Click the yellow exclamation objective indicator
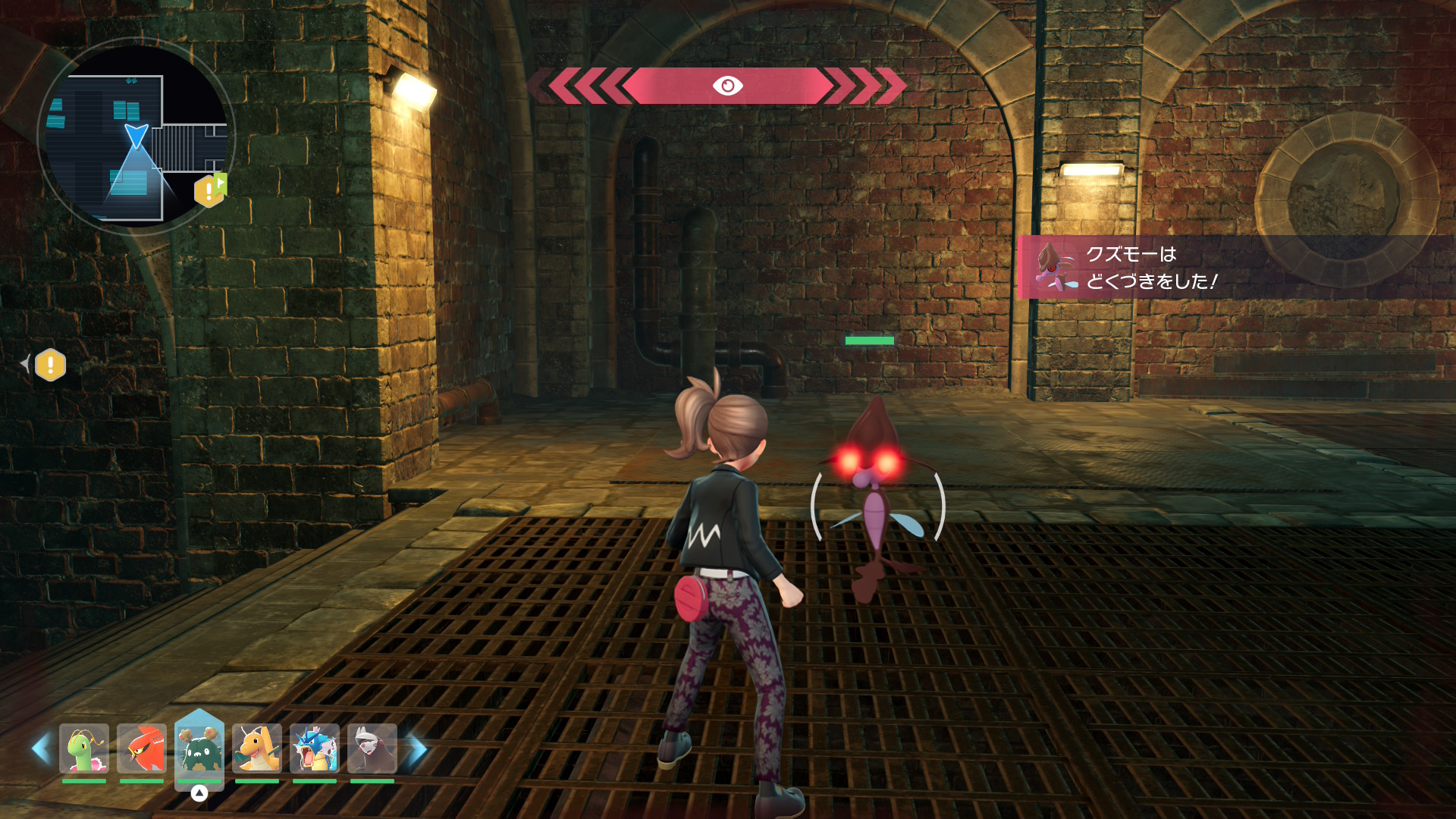 point(50,366)
